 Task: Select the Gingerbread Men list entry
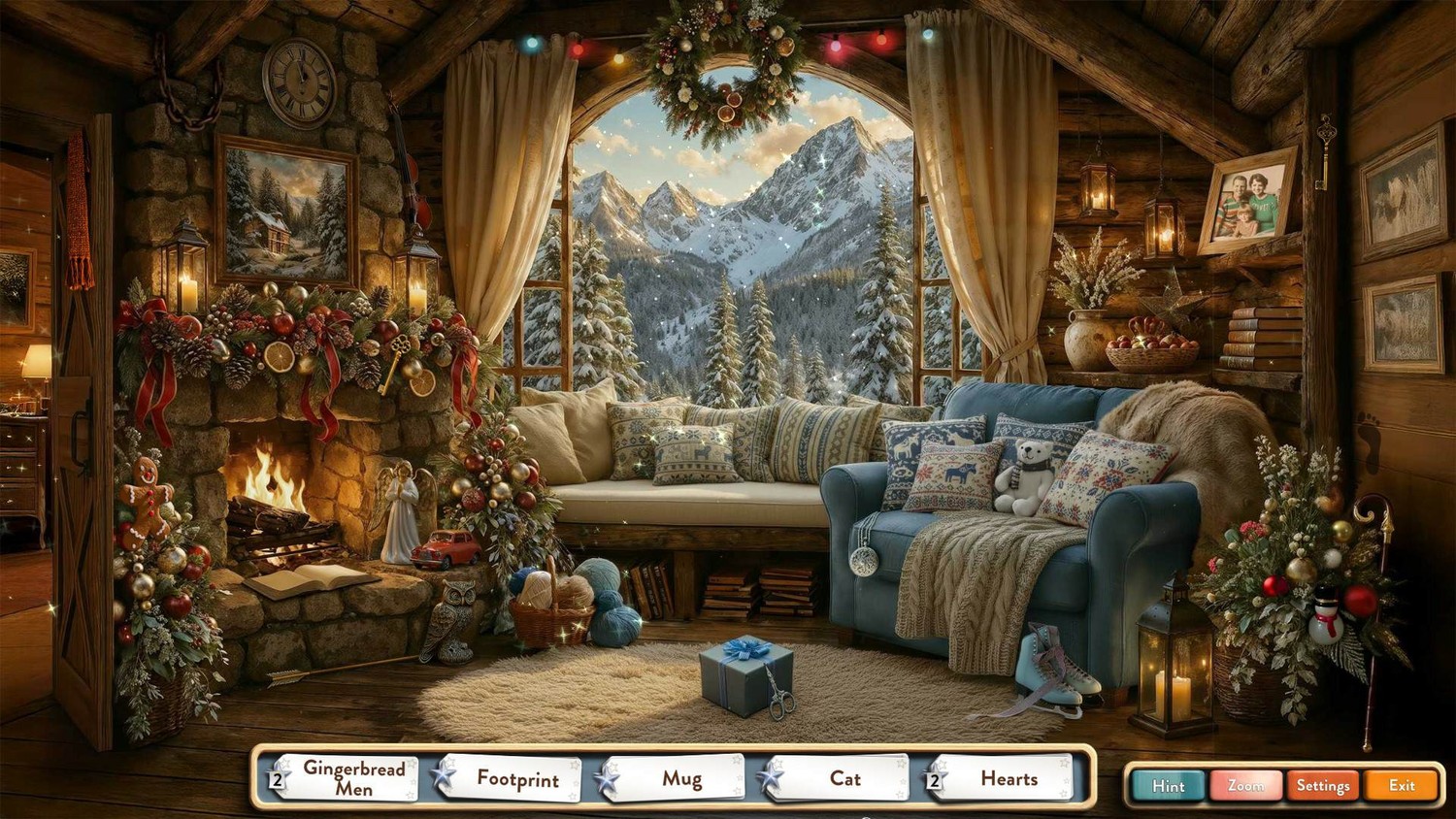353,778
